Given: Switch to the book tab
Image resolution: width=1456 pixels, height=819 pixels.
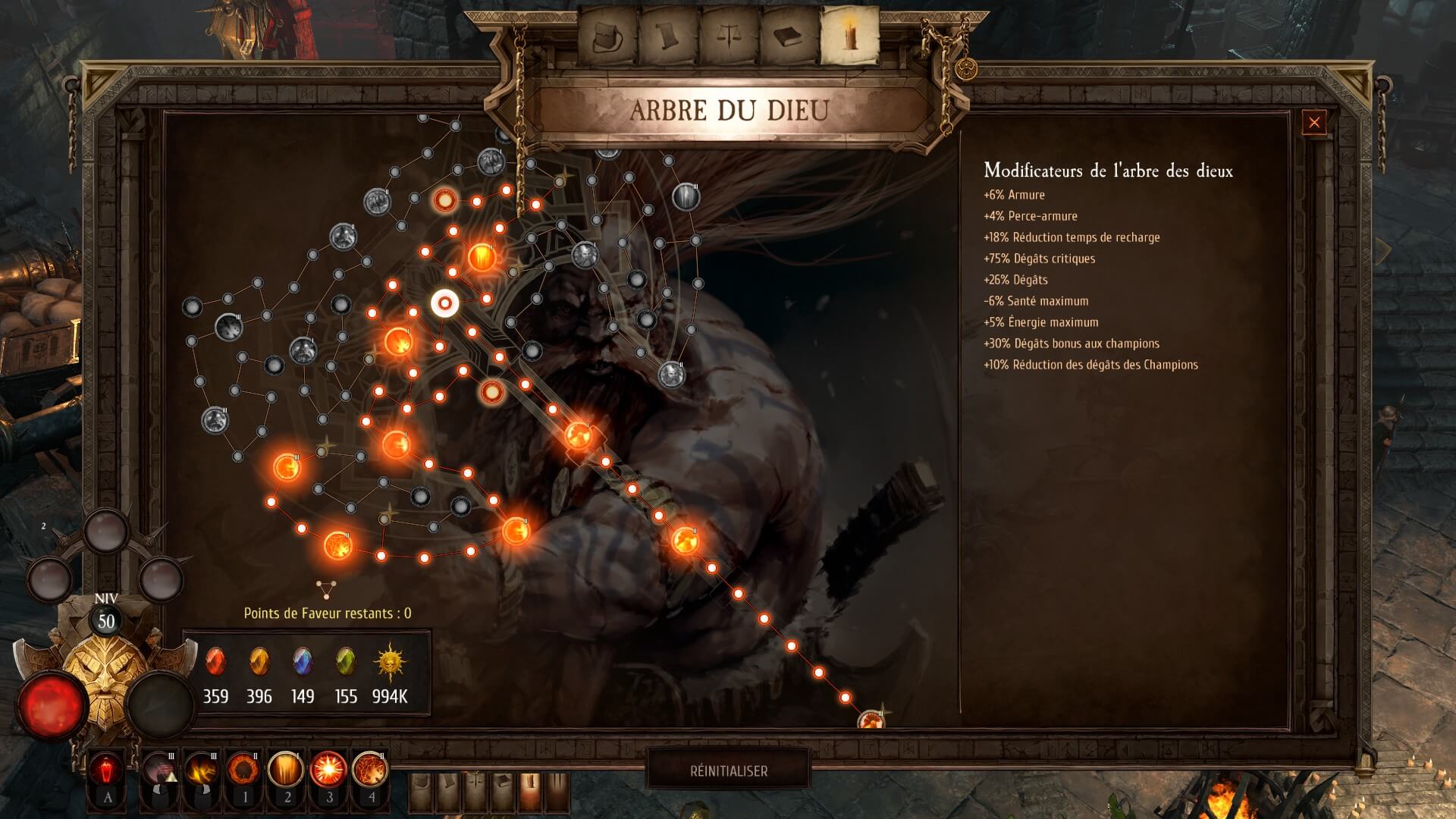Looking at the screenshot, I should coord(789,35).
